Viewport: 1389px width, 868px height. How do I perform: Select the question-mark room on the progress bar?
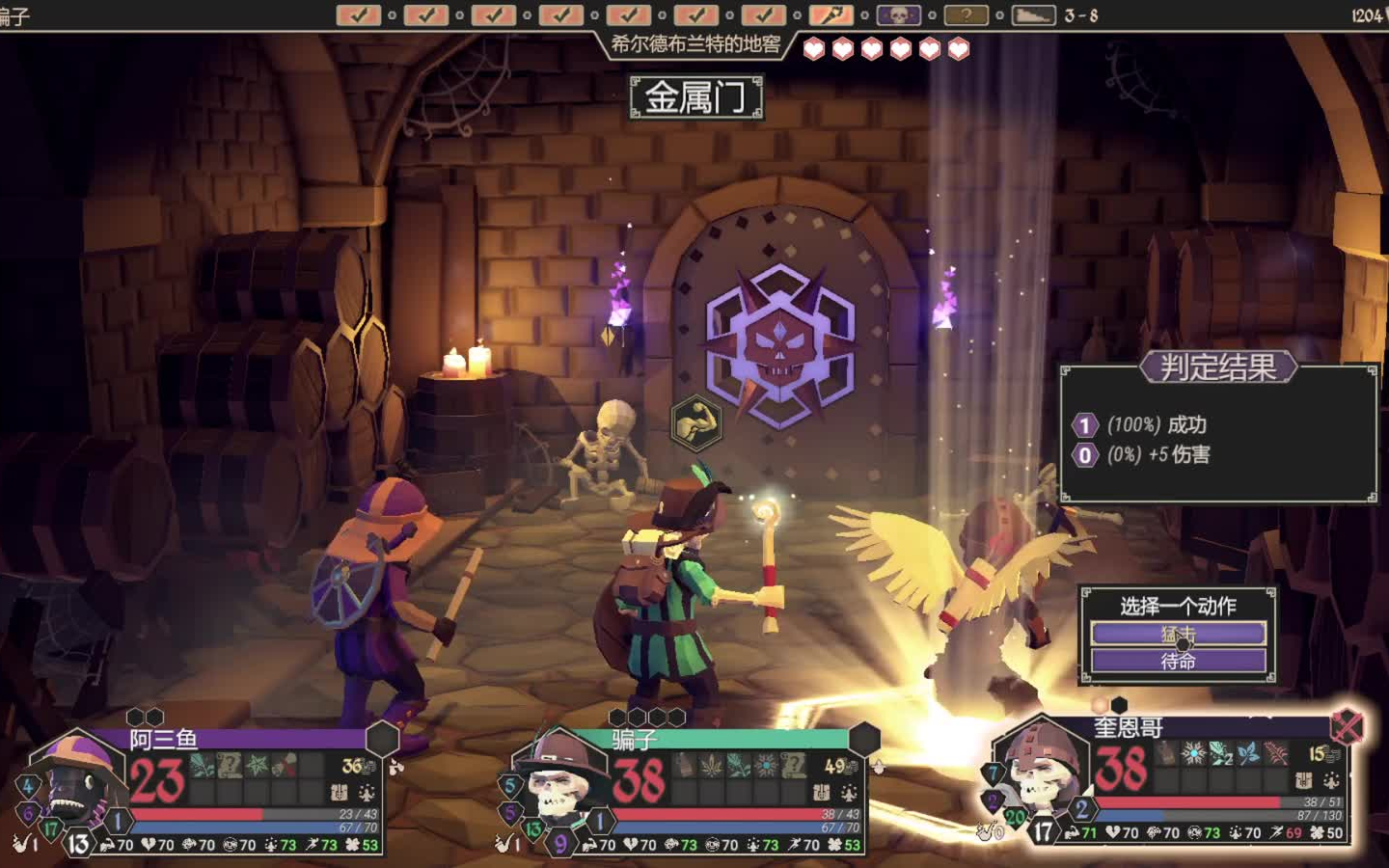[966, 15]
